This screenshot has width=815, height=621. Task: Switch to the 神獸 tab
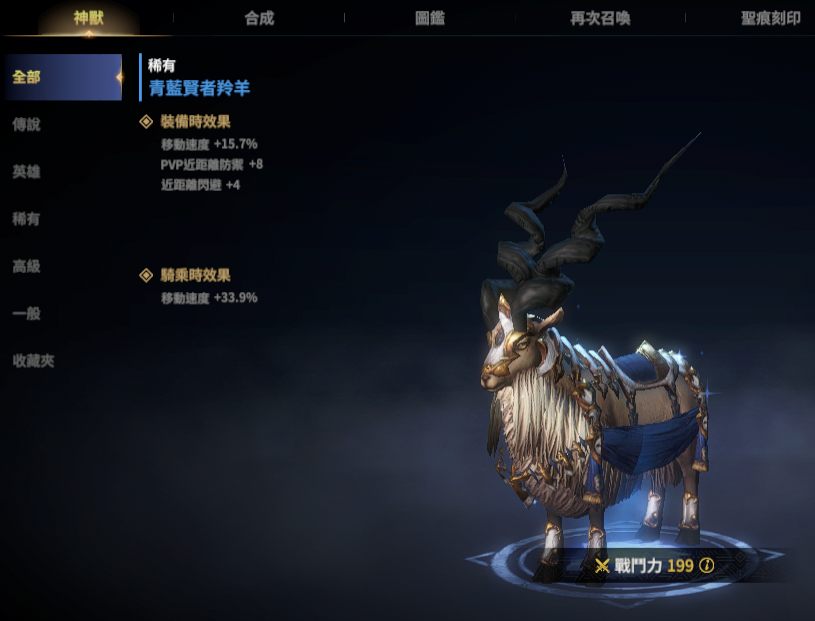pos(88,18)
